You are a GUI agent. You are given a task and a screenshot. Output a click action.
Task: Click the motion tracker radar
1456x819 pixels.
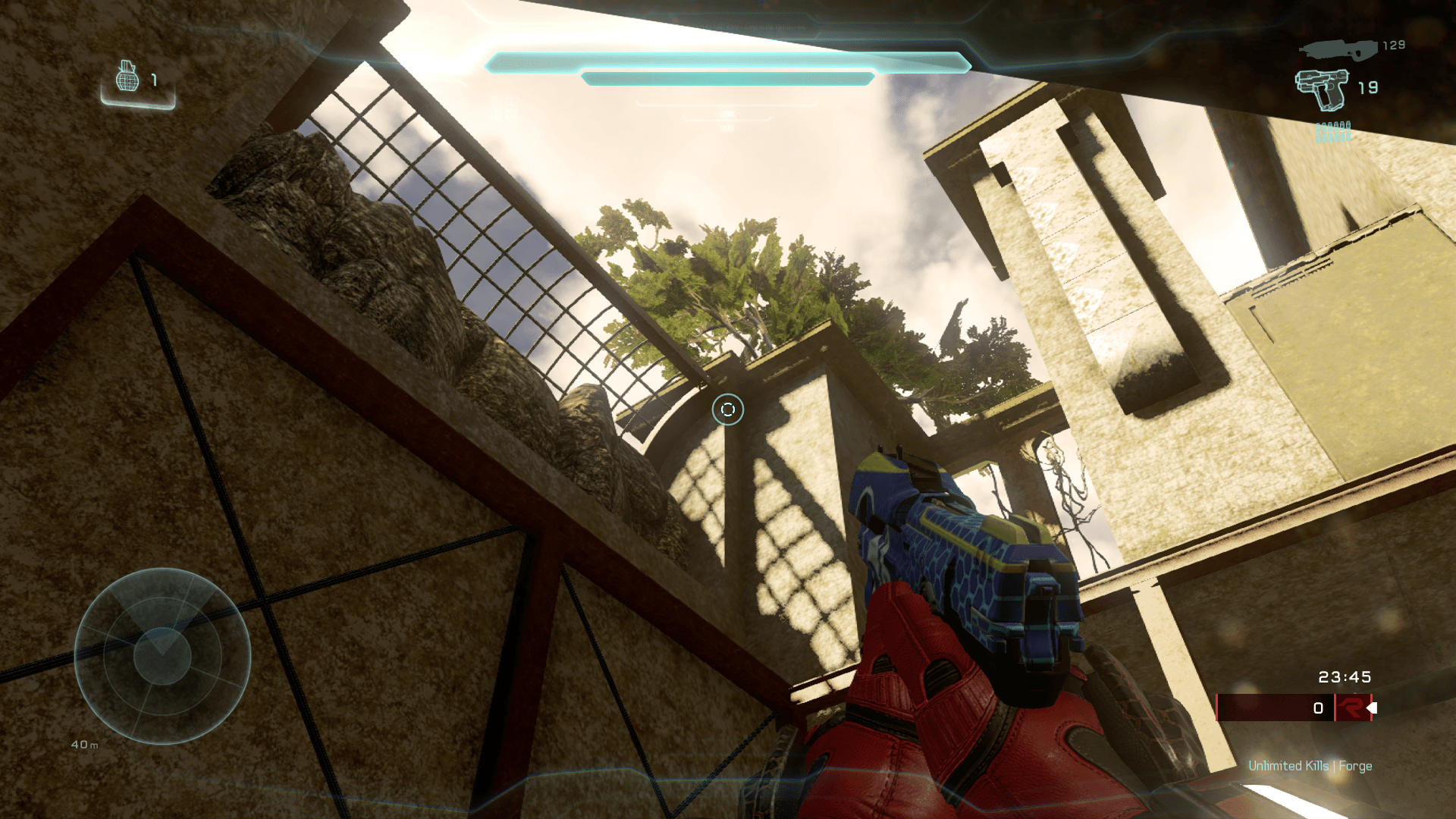(162, 656)
